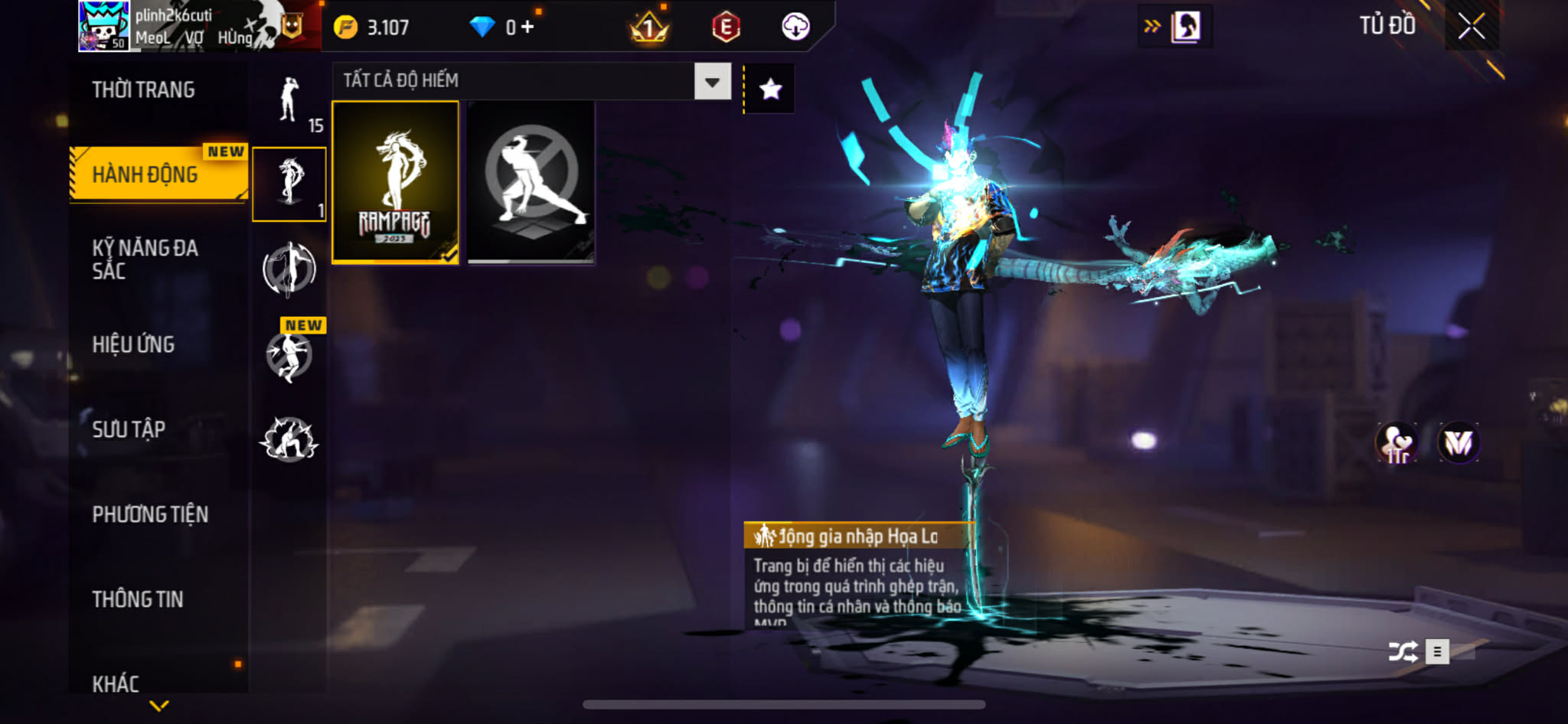Open the Thời Trang category
This screenshot has width=1568, height=724.
click(x=143, y=90)
